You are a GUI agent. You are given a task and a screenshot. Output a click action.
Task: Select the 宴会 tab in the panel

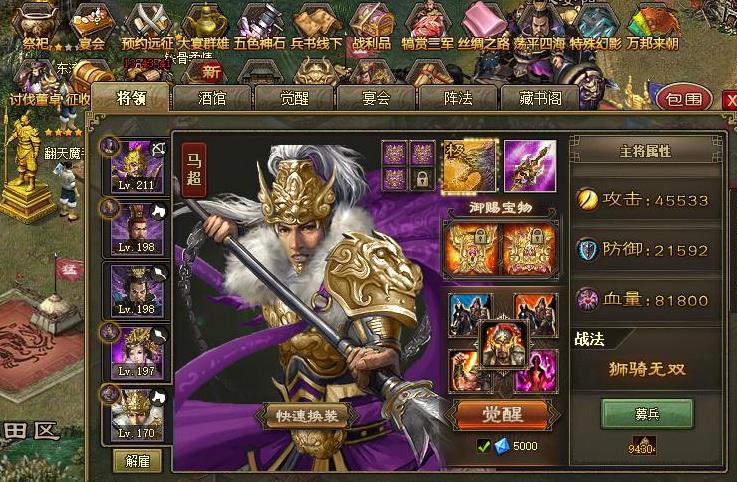[x=375, y=98]
